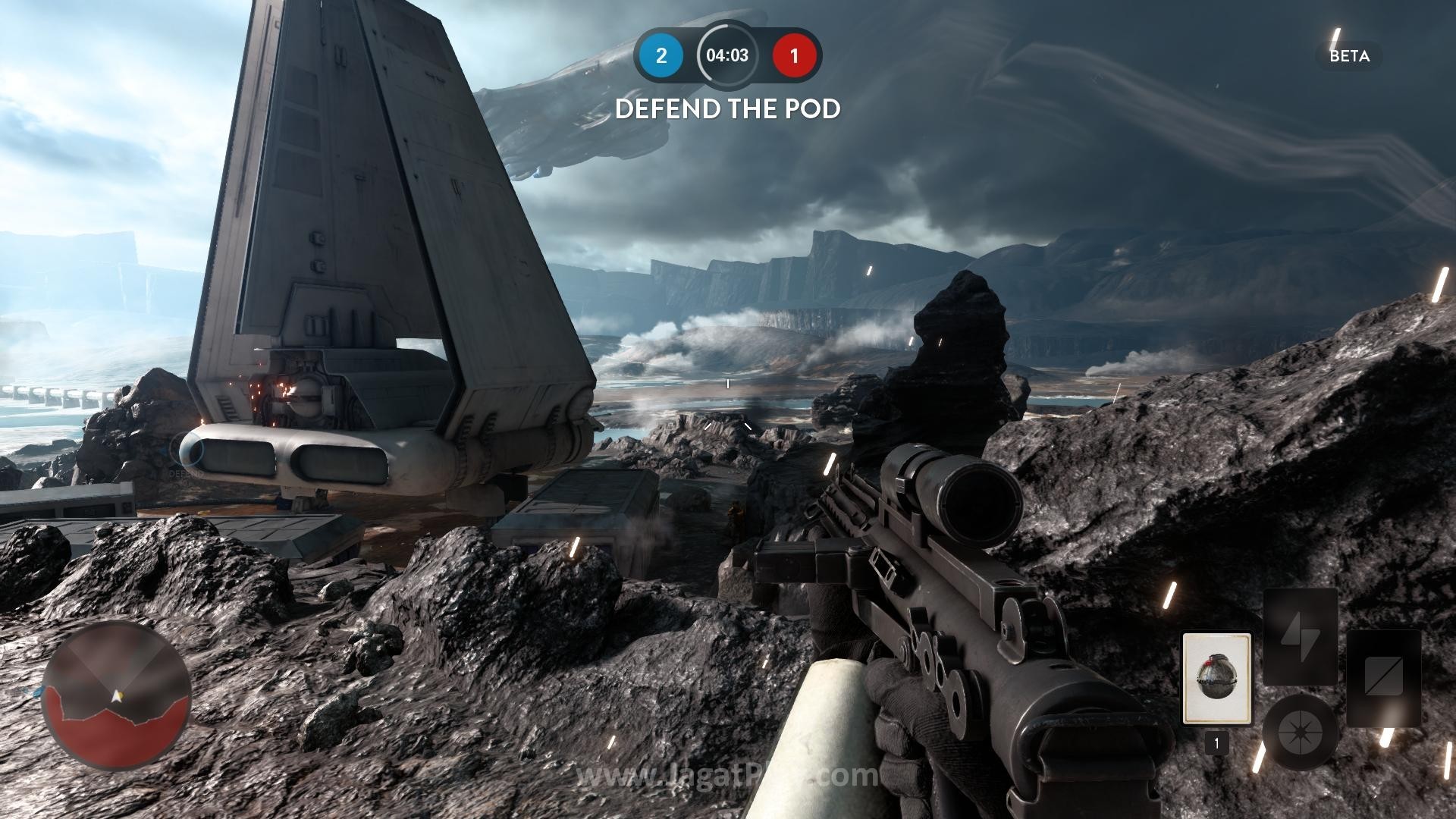Screen dimensions: 1456x819
Task: Use the diagonal-split square card slot
Action: [1383, 677]
